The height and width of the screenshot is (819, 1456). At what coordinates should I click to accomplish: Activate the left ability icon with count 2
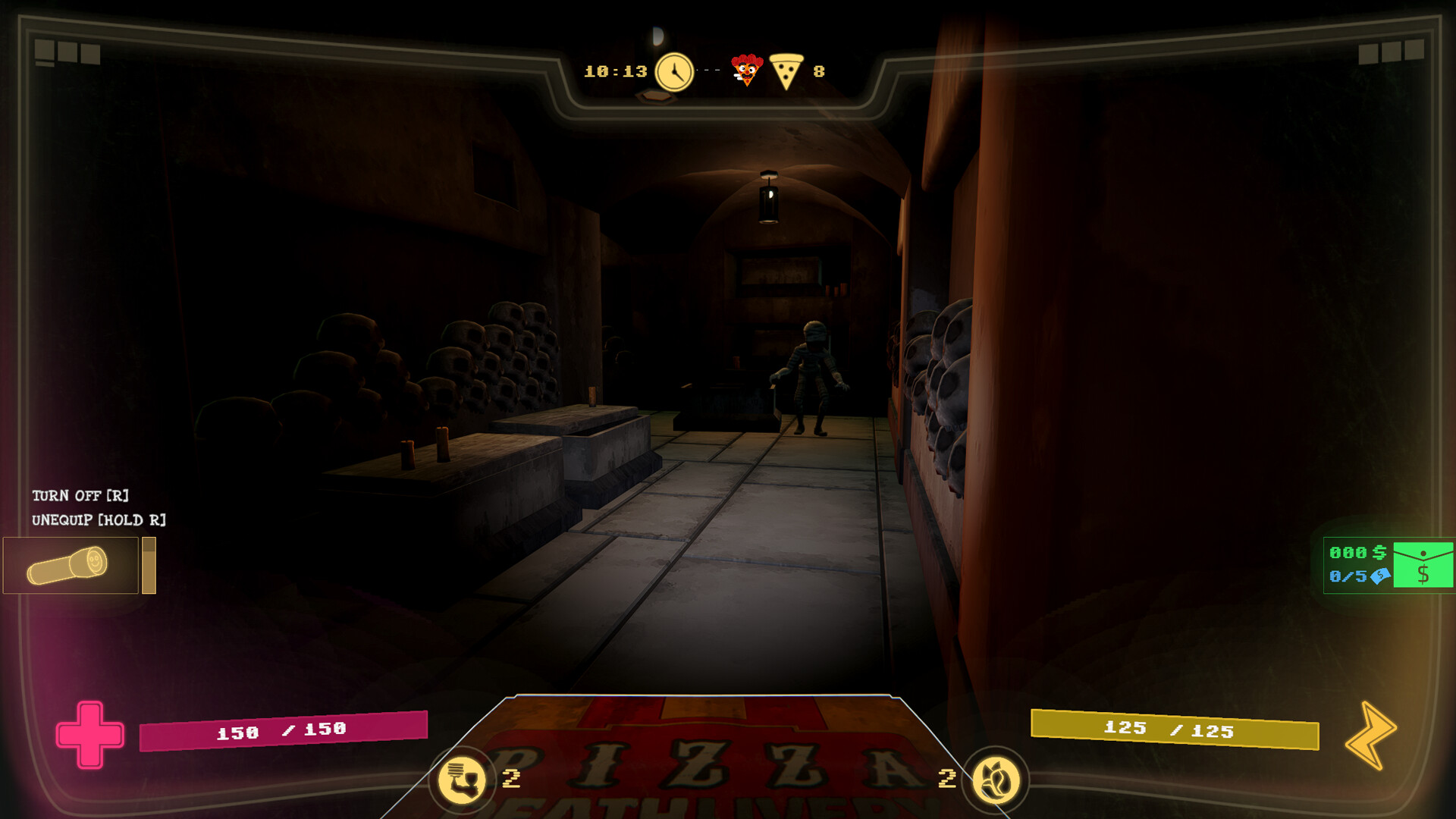pyautogui.click(x=463, y=780)
